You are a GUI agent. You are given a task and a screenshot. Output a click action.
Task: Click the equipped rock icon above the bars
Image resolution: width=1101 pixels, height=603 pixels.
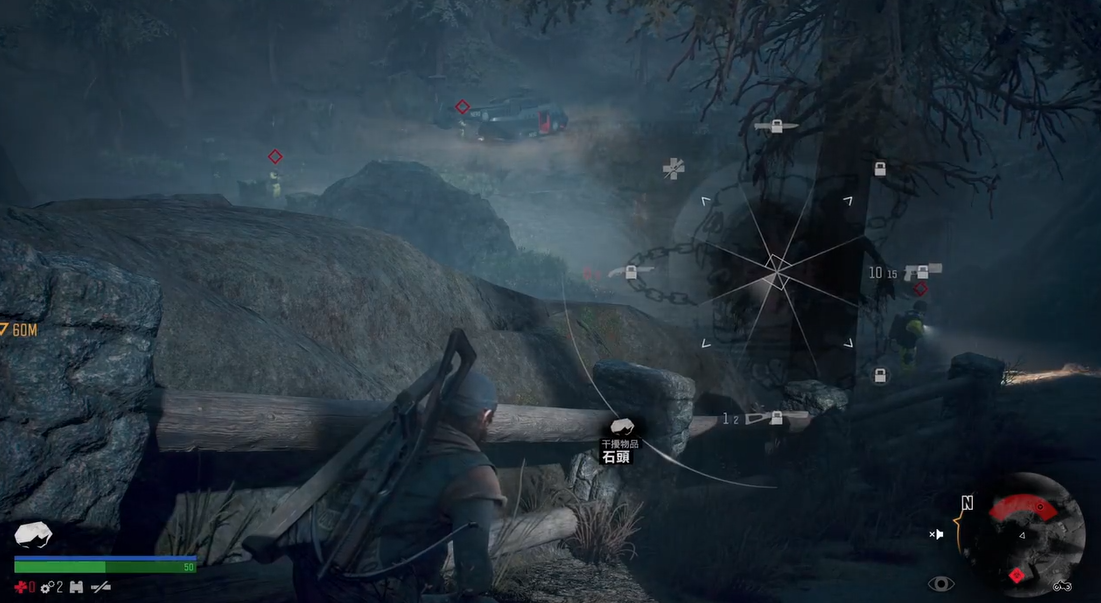pos(34,534)
